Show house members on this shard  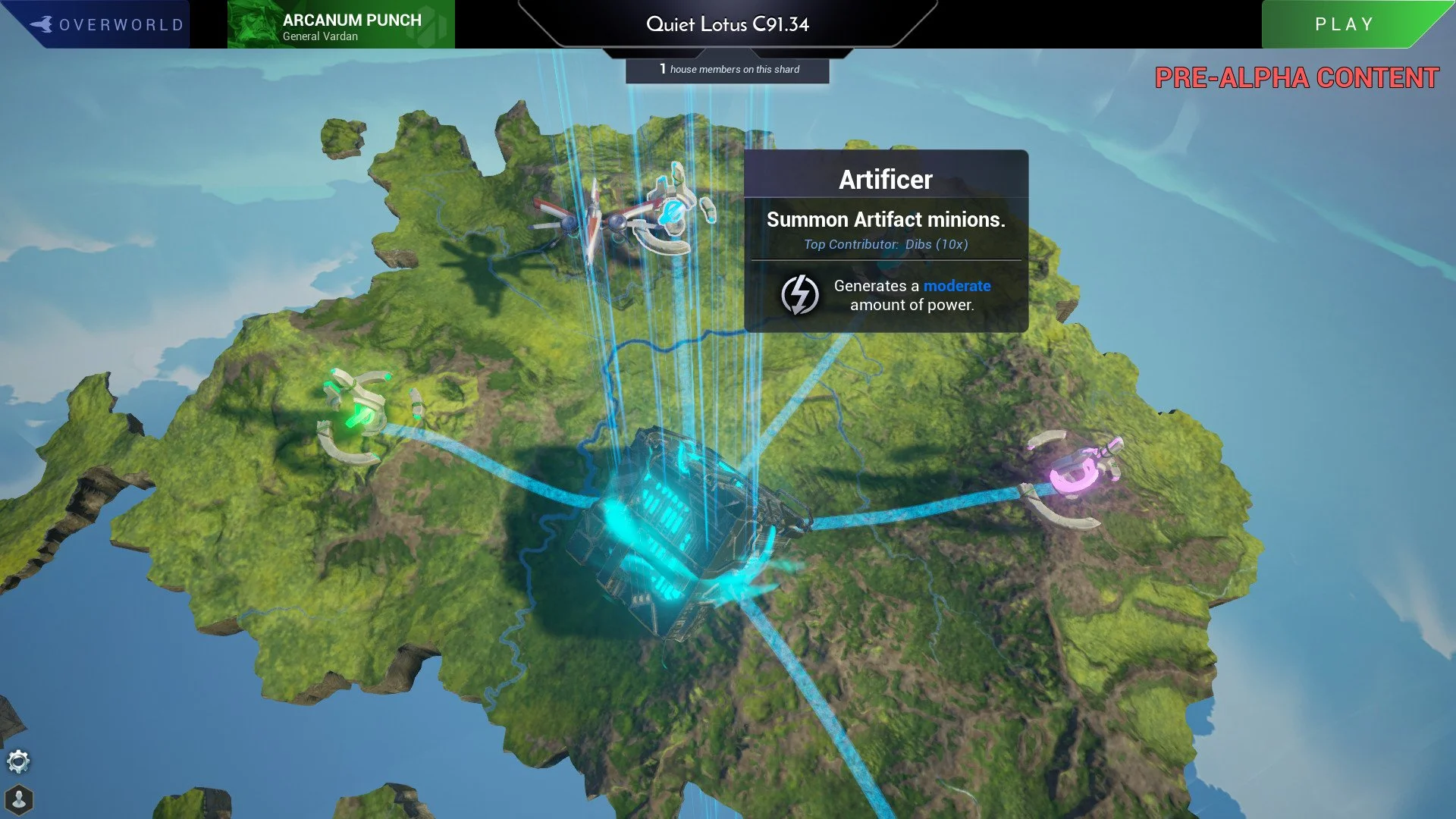(727, 69)
